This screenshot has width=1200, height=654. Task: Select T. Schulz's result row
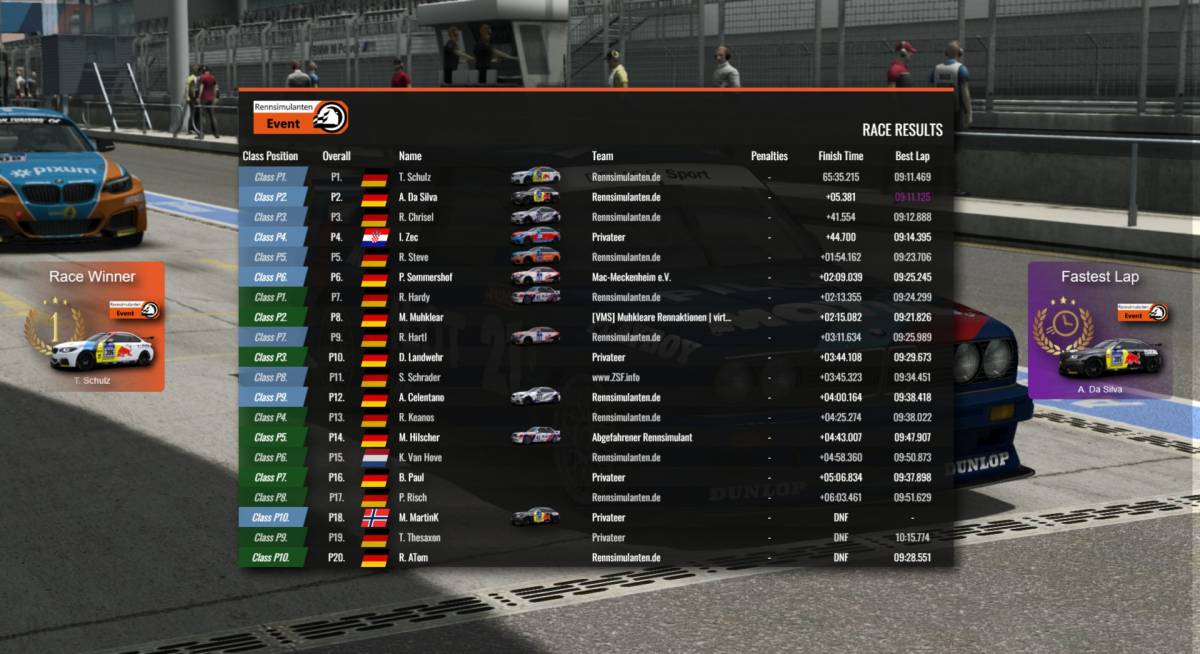(x=595, y=177)
